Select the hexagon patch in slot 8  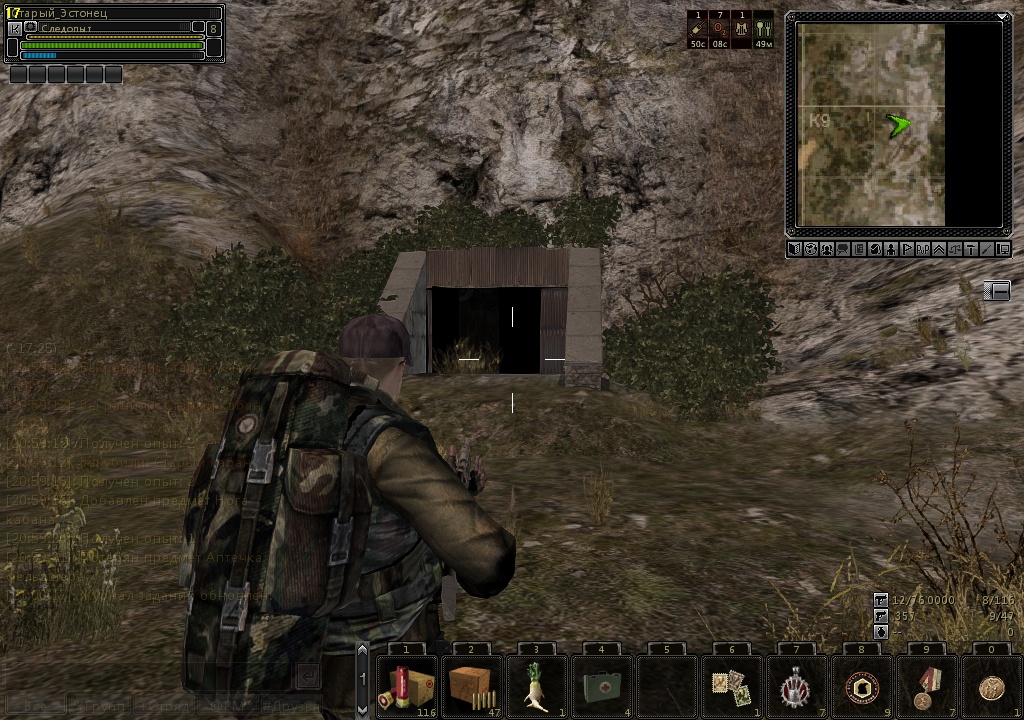coord(861,684)
